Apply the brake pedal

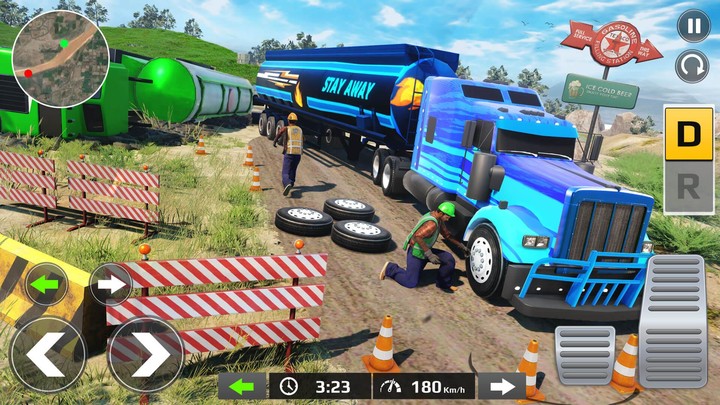point(585,354)
